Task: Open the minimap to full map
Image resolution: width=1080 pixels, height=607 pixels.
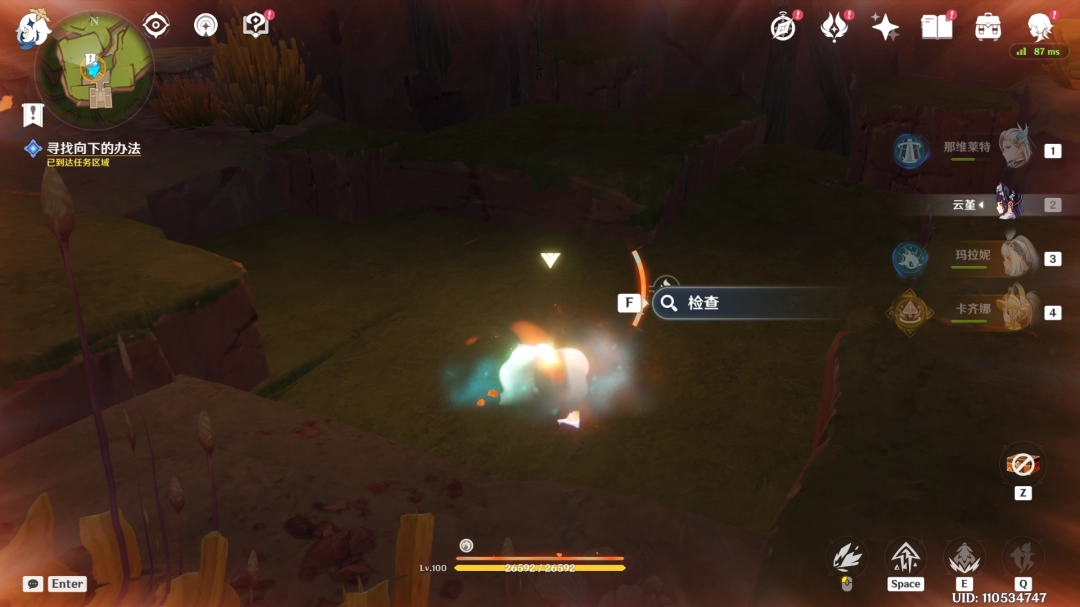Action: pos(94,69)
